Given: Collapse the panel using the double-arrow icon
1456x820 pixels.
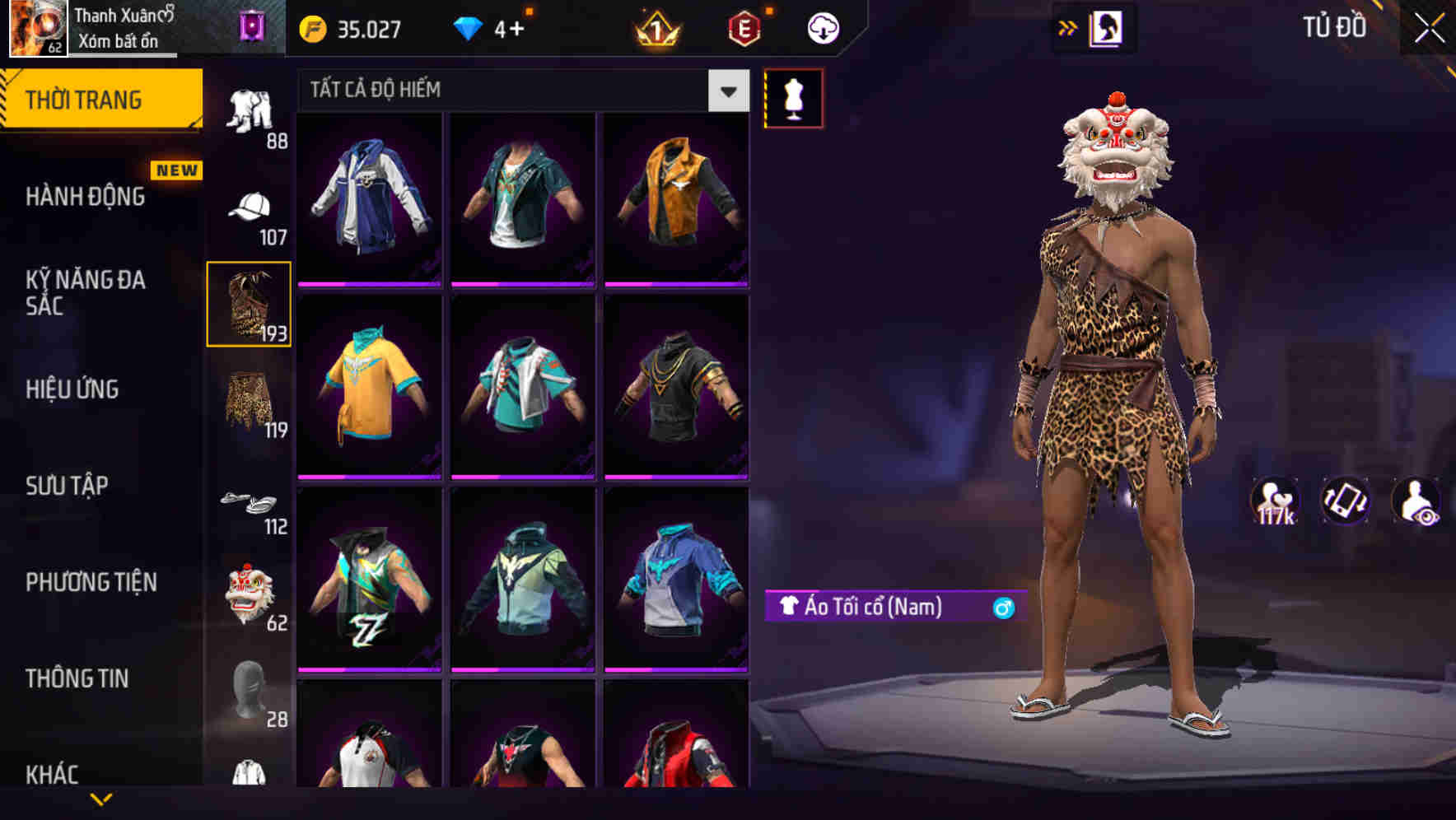Looking at the screenshot, I should (x=1066, y=27).
